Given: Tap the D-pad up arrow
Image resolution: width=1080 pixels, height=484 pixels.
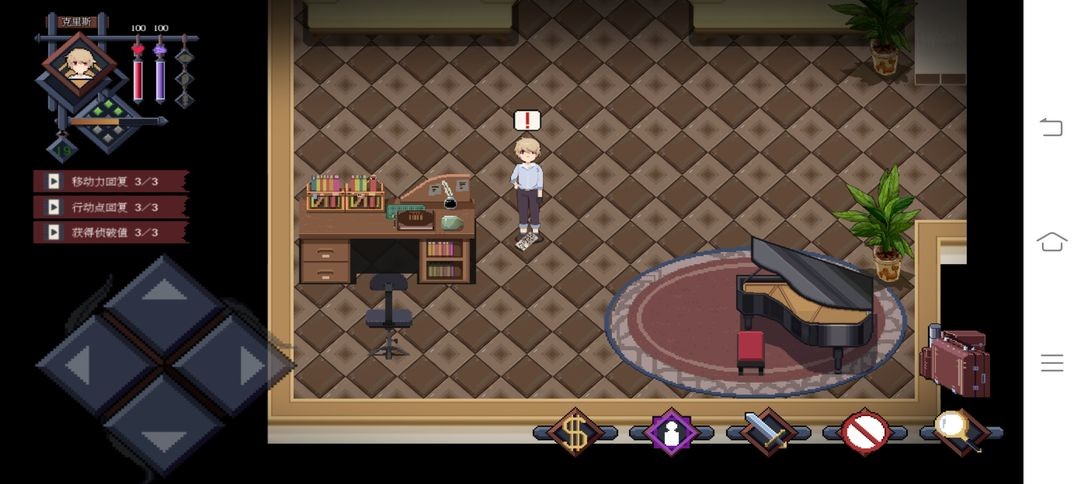Looking at the screenshot, I should pyautogui.click(x=164, y=299).
